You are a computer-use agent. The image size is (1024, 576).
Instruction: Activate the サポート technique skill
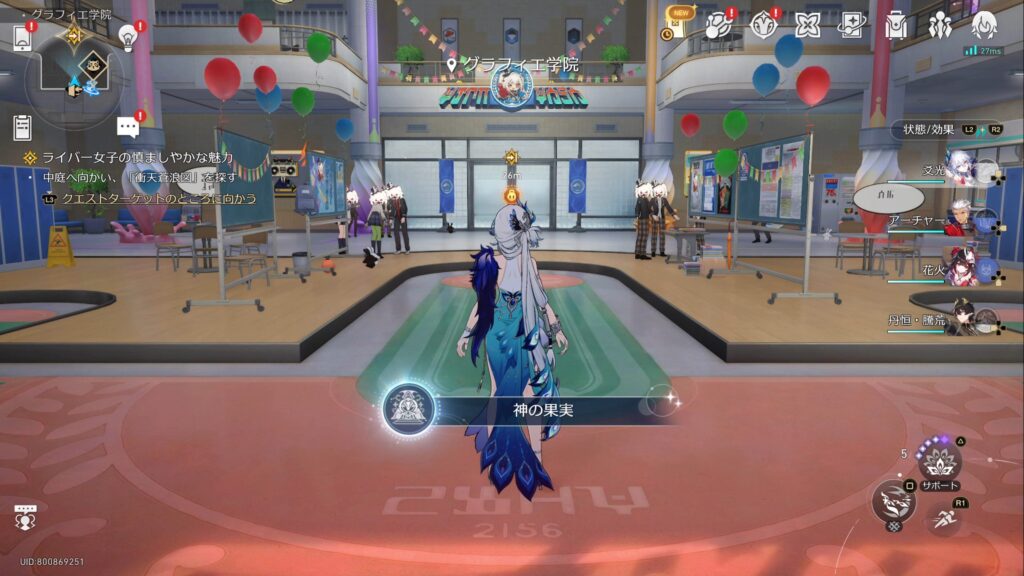pos(939,462)
